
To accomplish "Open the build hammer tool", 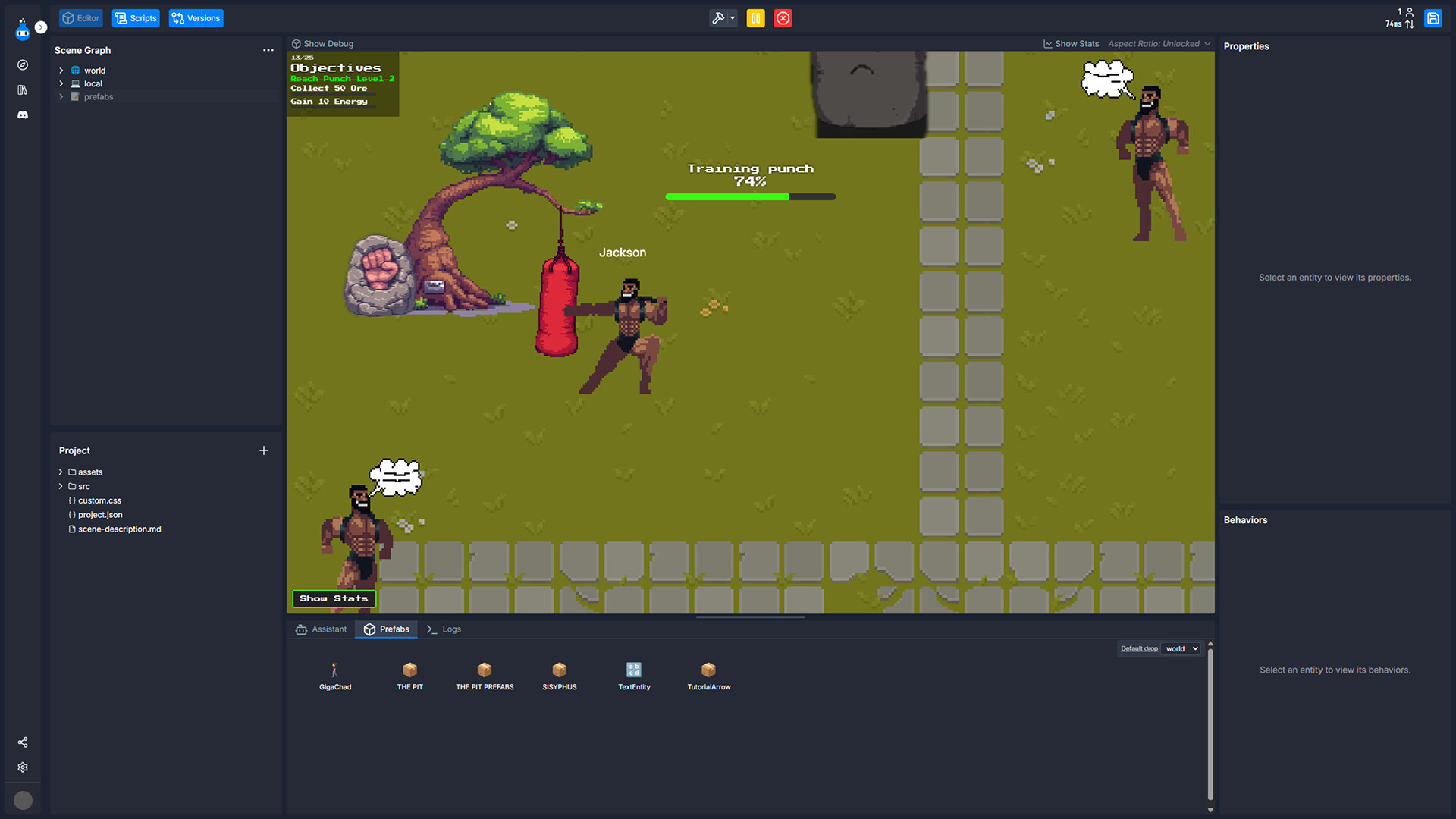I will point(719,17).
